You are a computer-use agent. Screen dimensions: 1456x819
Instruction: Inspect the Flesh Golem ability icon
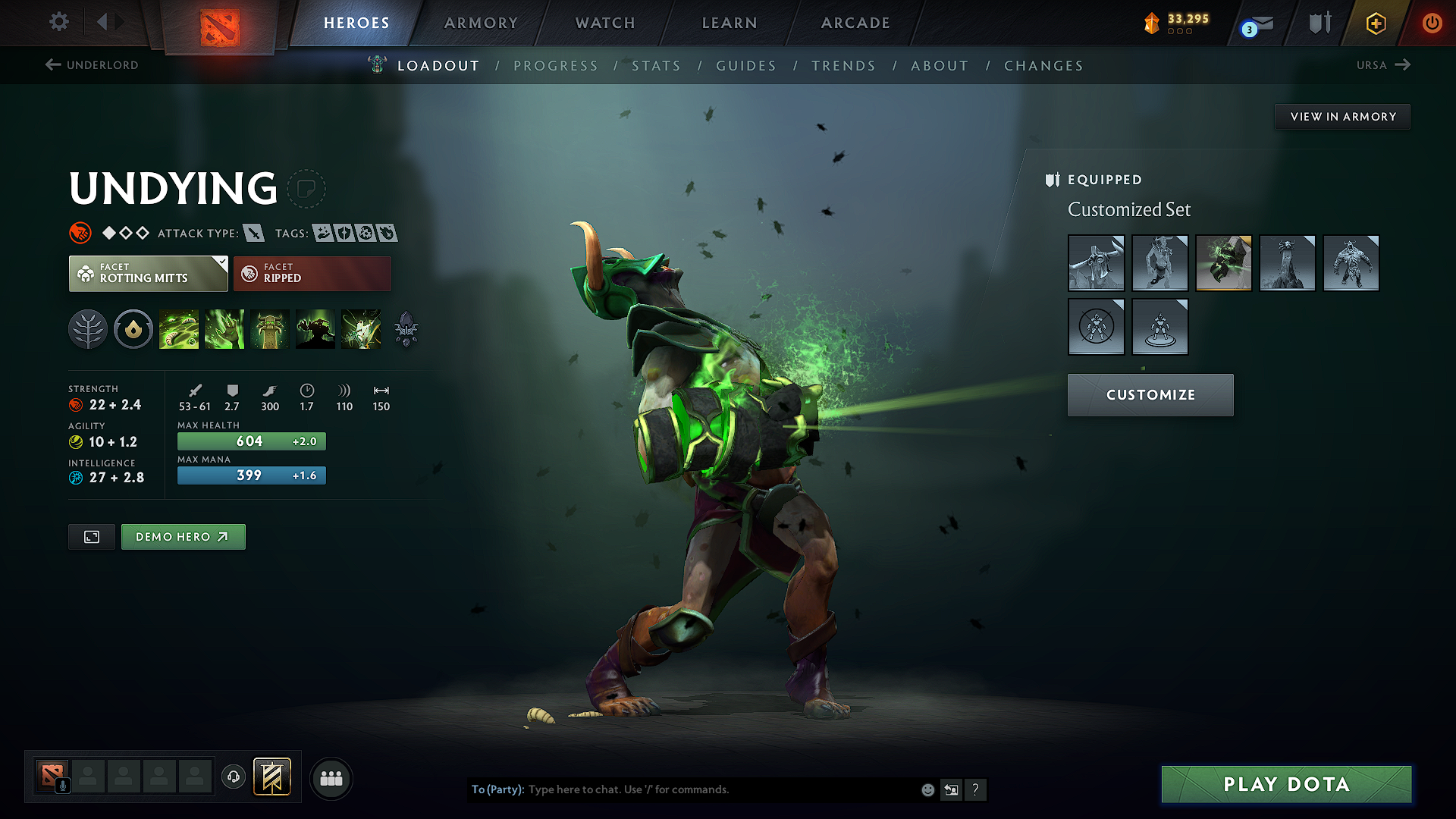point(315,328)
